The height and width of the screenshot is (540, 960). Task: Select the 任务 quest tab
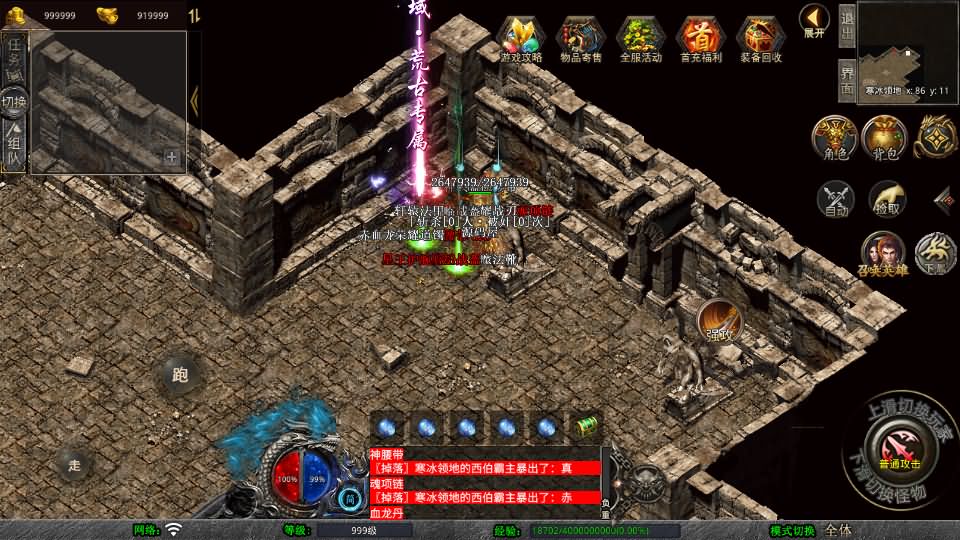[15, 57]
